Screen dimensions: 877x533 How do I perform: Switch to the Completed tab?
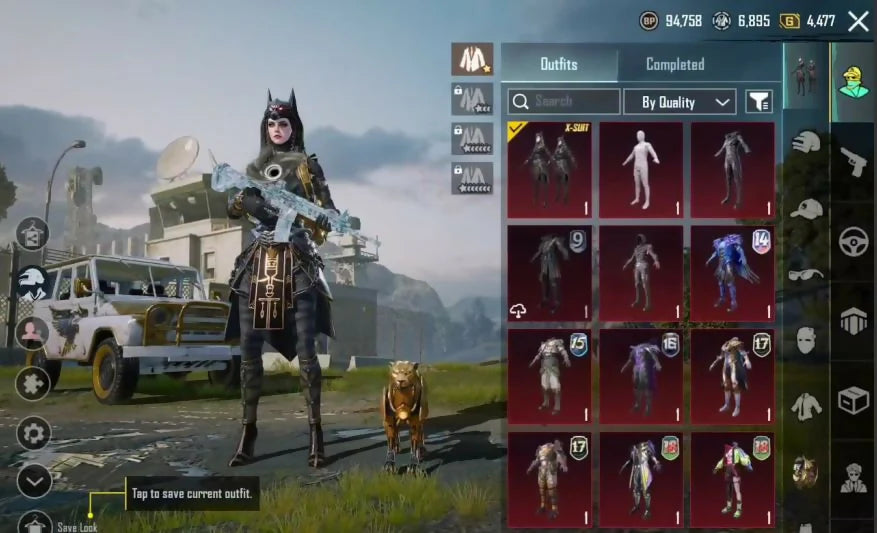click(675, 64)
